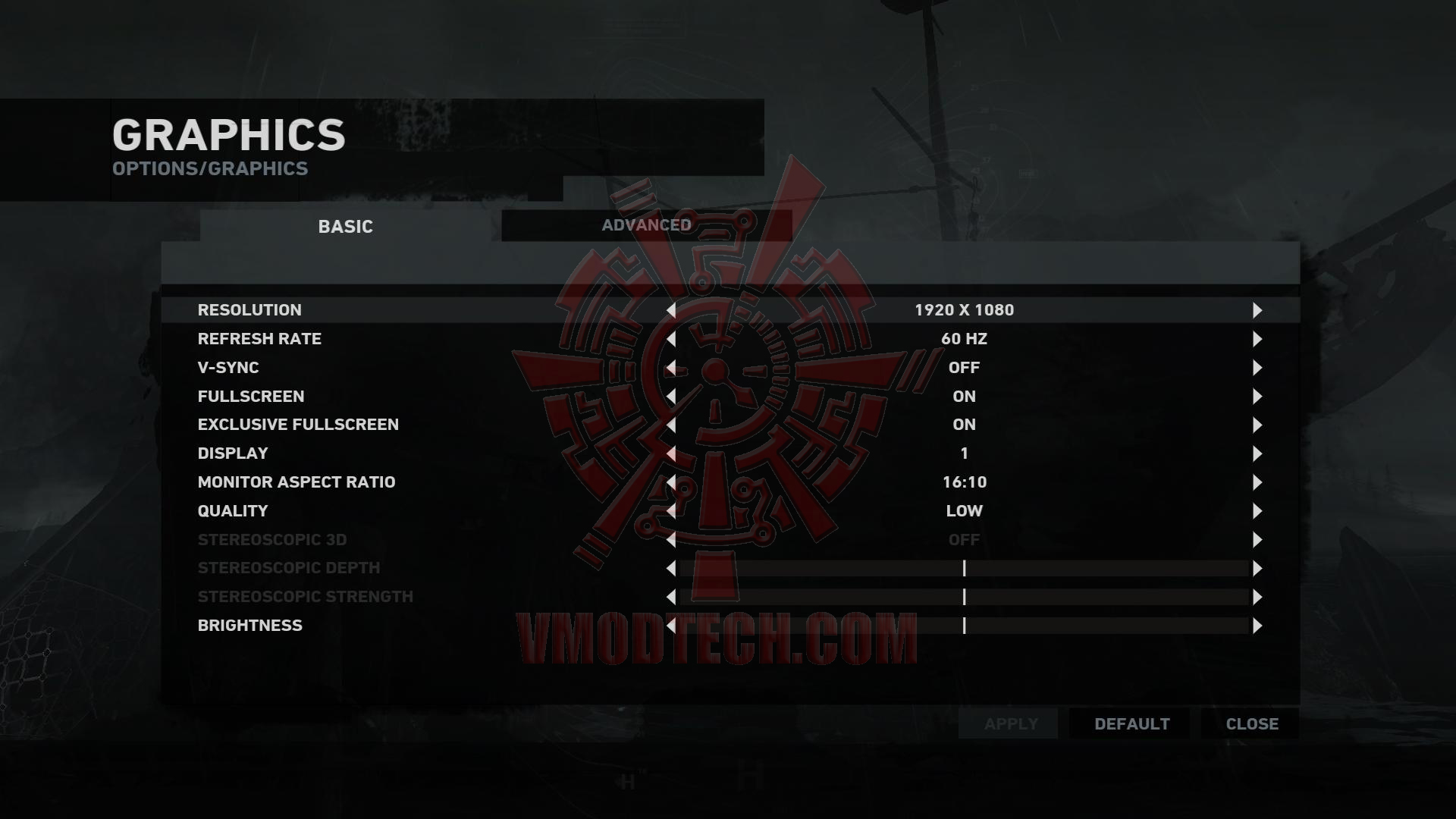Toggle V-Sync with its right arrow
The width and height of the screenshot is (1456, 819).
[1257, 368]
